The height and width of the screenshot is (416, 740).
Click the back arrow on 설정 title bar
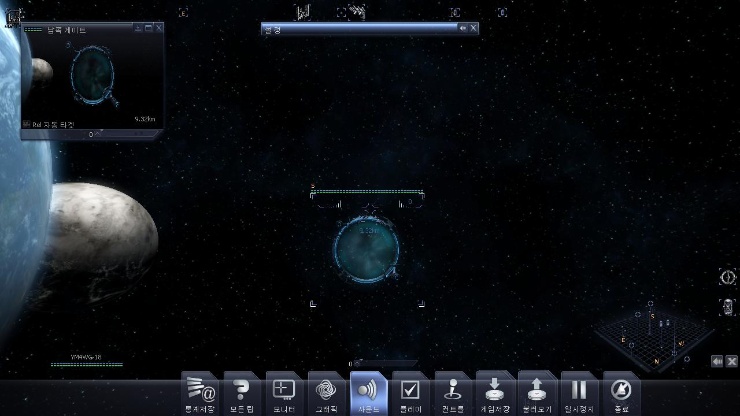(462, 28)
